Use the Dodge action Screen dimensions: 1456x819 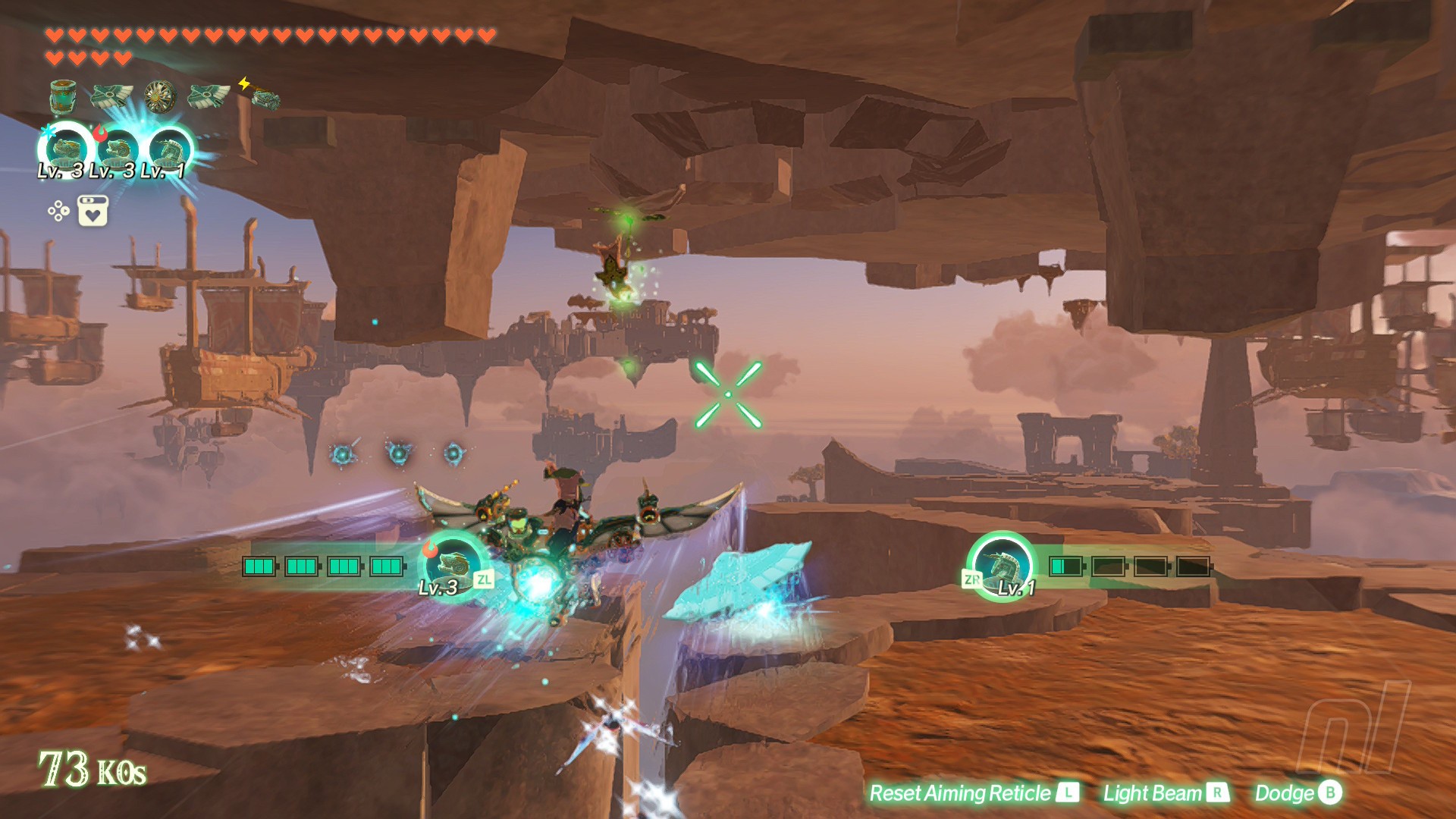point(1298,793)
